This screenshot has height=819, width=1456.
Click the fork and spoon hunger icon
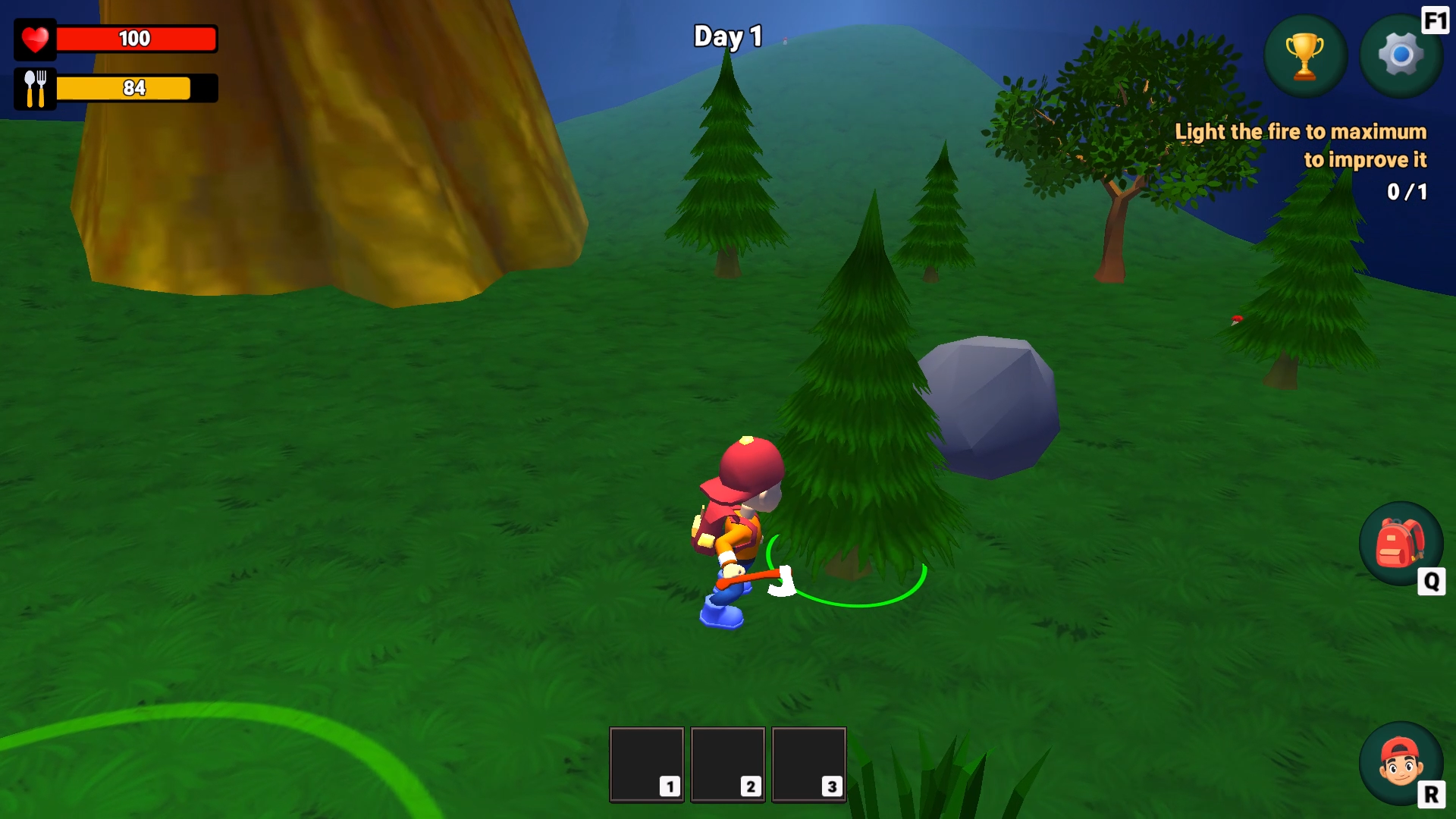(33, 88)
